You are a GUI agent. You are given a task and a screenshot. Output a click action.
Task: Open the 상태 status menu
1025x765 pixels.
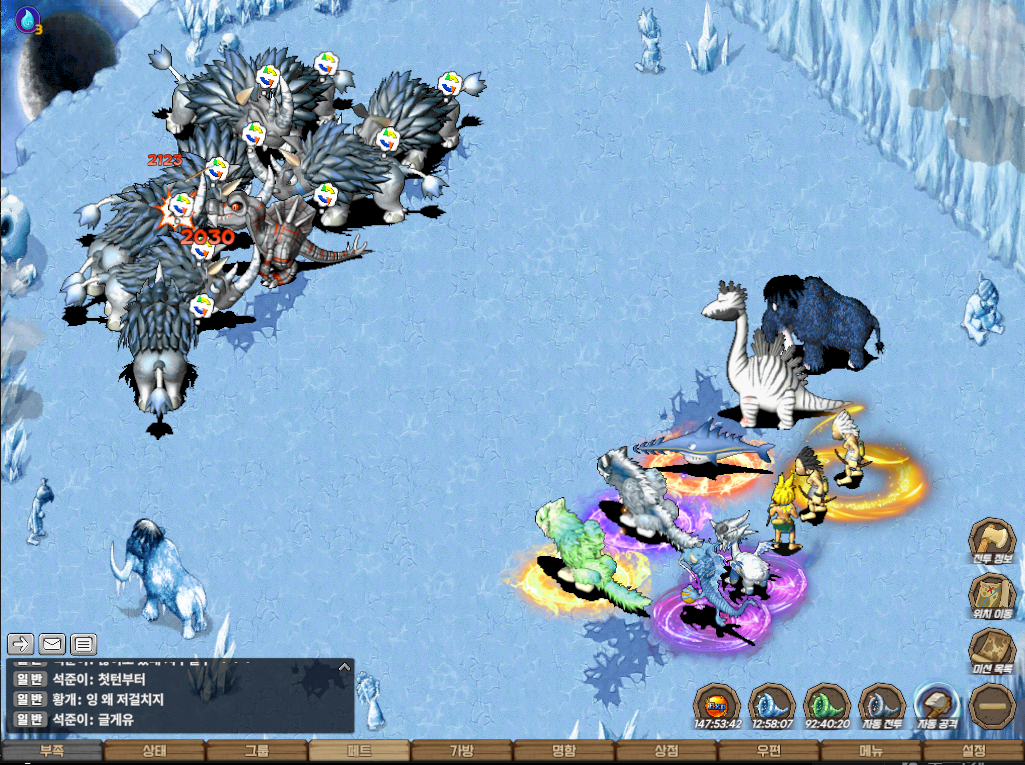pos(154,752)
